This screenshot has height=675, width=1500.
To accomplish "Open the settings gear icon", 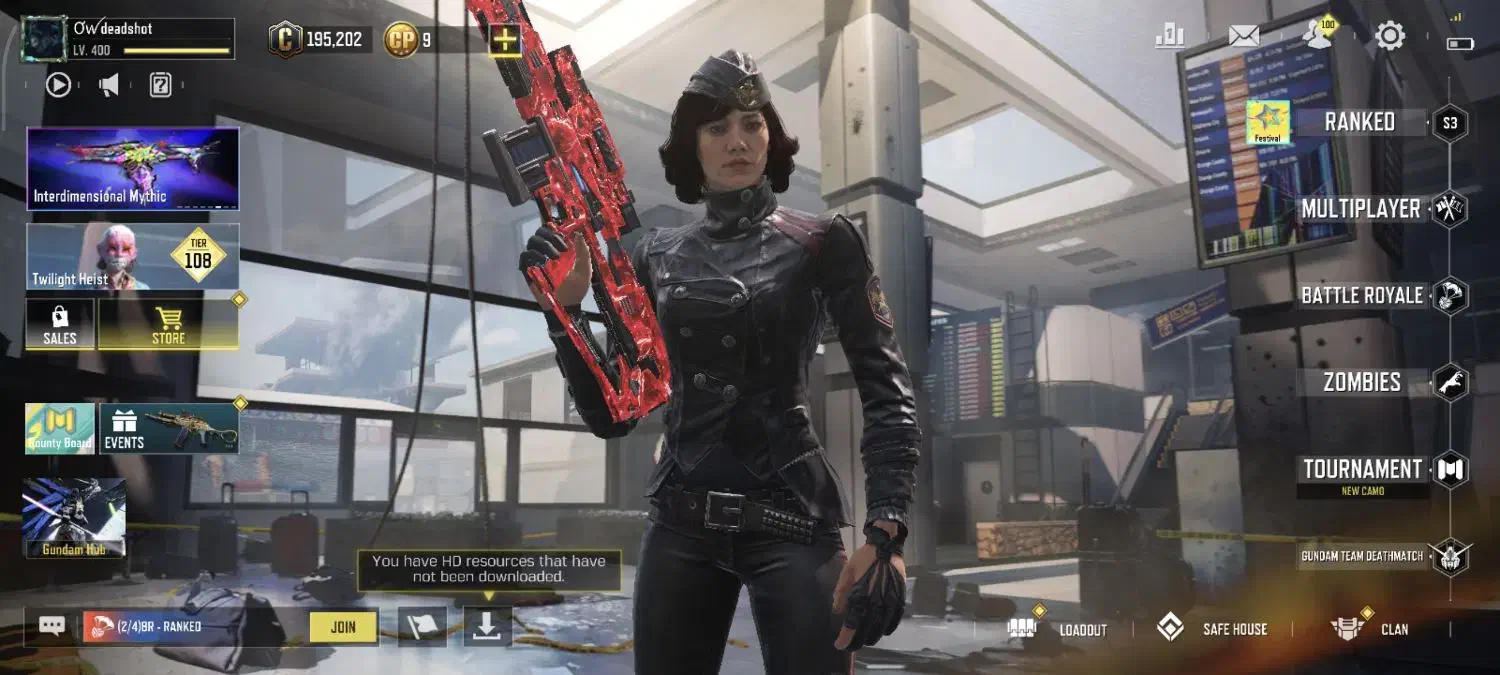I will point(1390,37).
